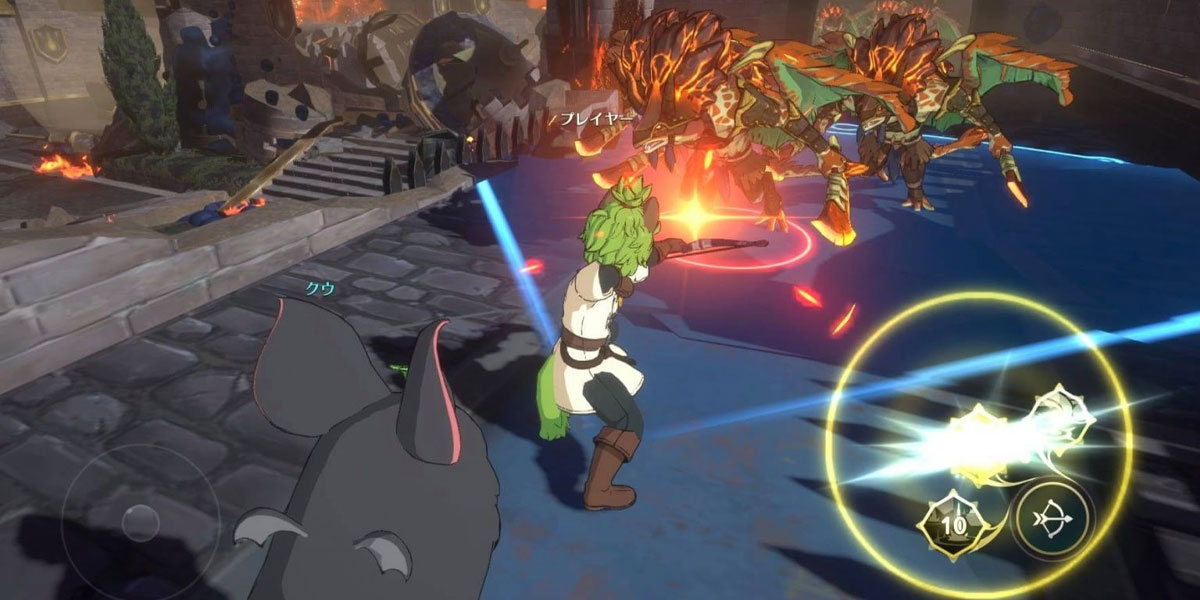Image resolution: width=1200 pixels, height=600 pixels.
Task: Tap the bow and arrow attack button
Action: coord(1052,521)
